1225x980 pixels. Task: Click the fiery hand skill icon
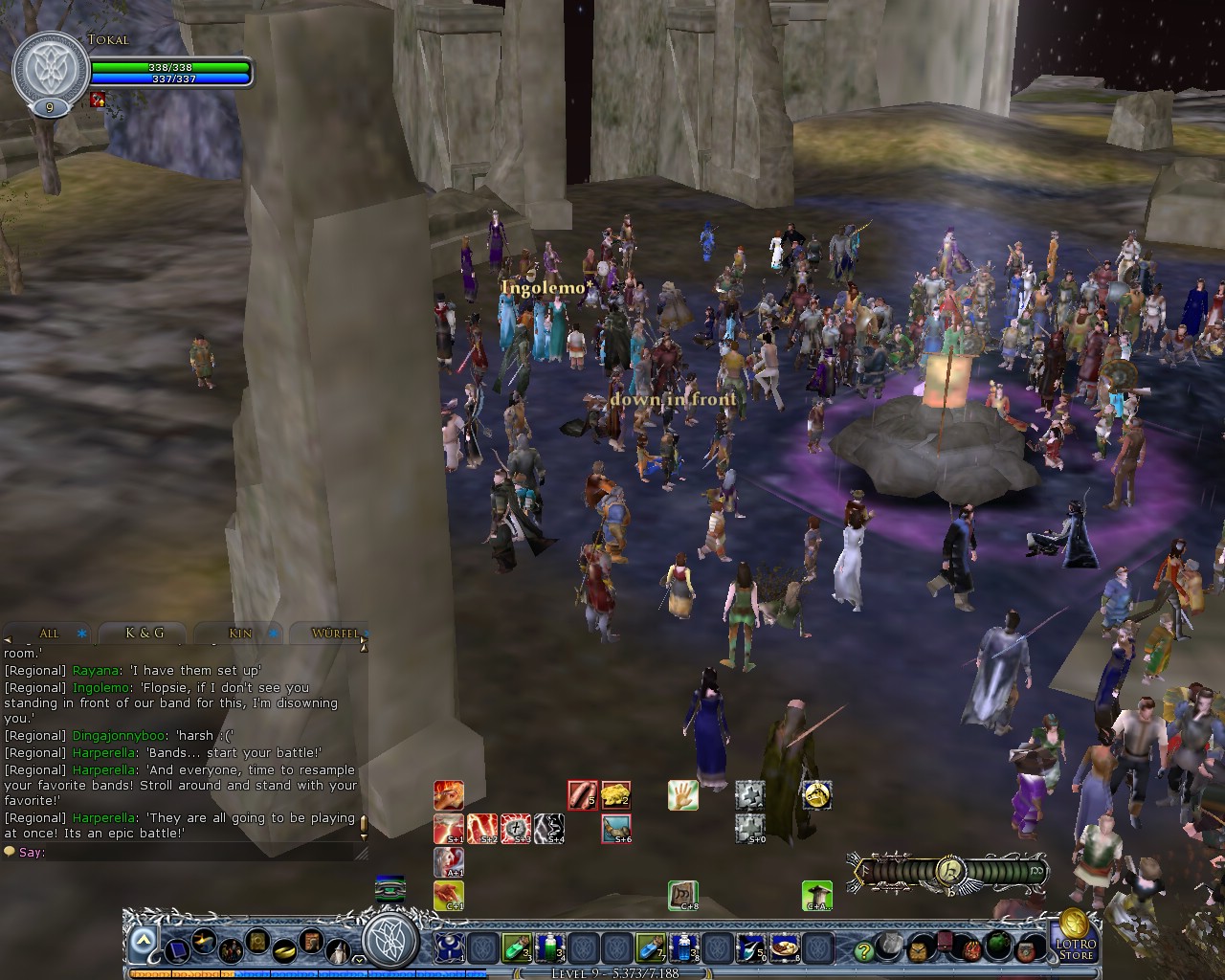[447, 794]
